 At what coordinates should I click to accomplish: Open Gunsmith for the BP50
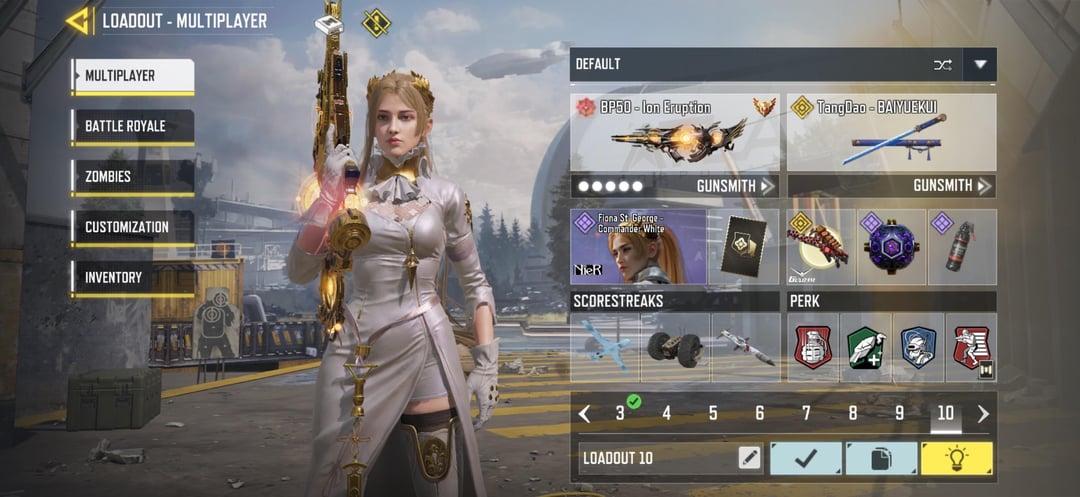(736, 186)
